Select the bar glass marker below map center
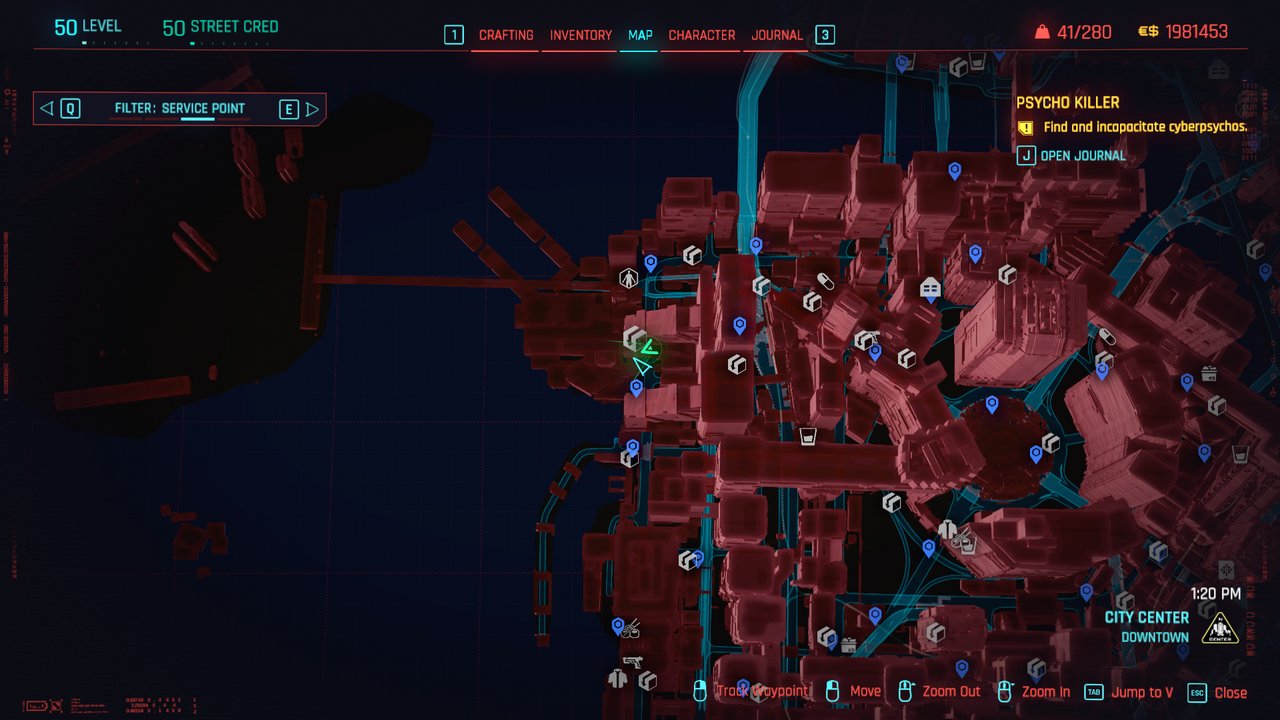The height and width of the screenshot is (720, 1280). (808, 437)
